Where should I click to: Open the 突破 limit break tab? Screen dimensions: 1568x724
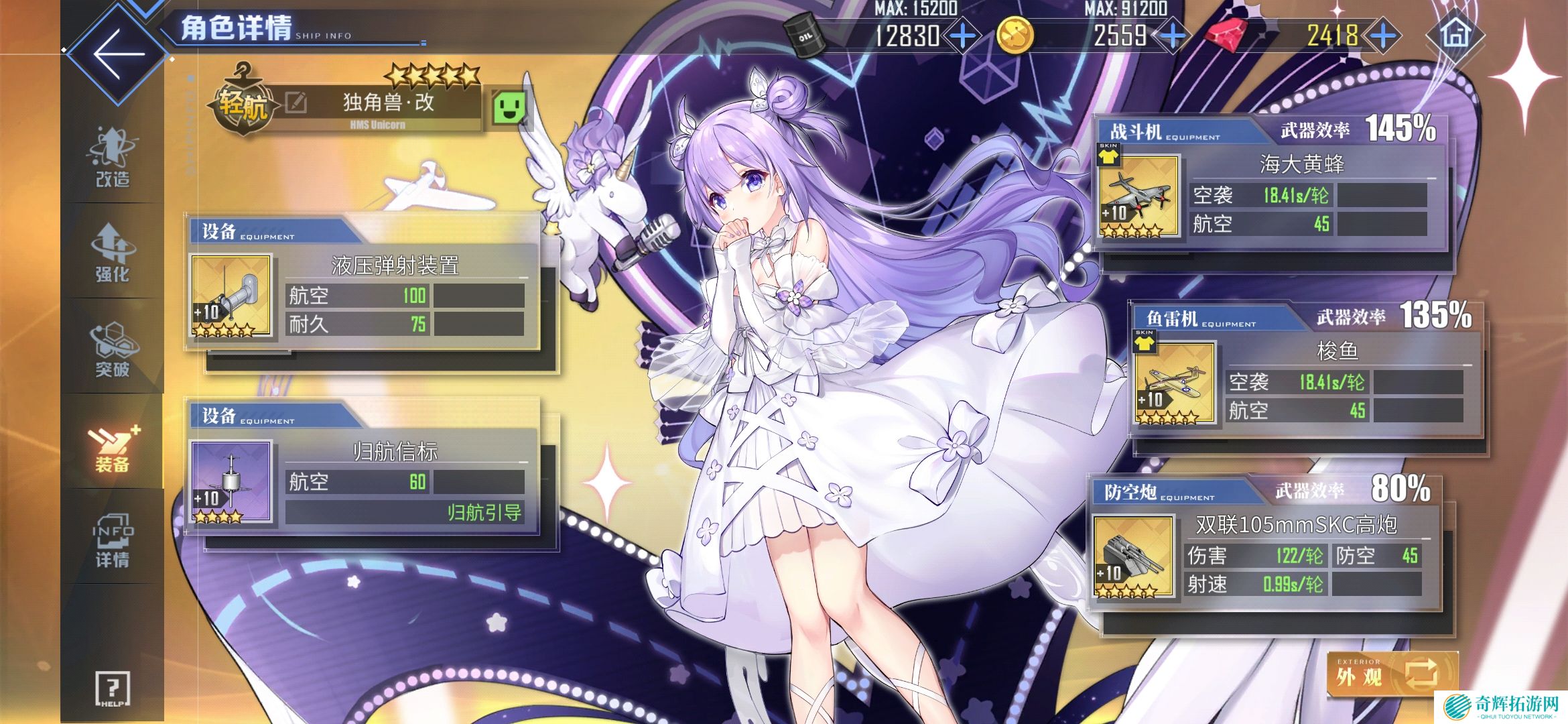point(113,349)
